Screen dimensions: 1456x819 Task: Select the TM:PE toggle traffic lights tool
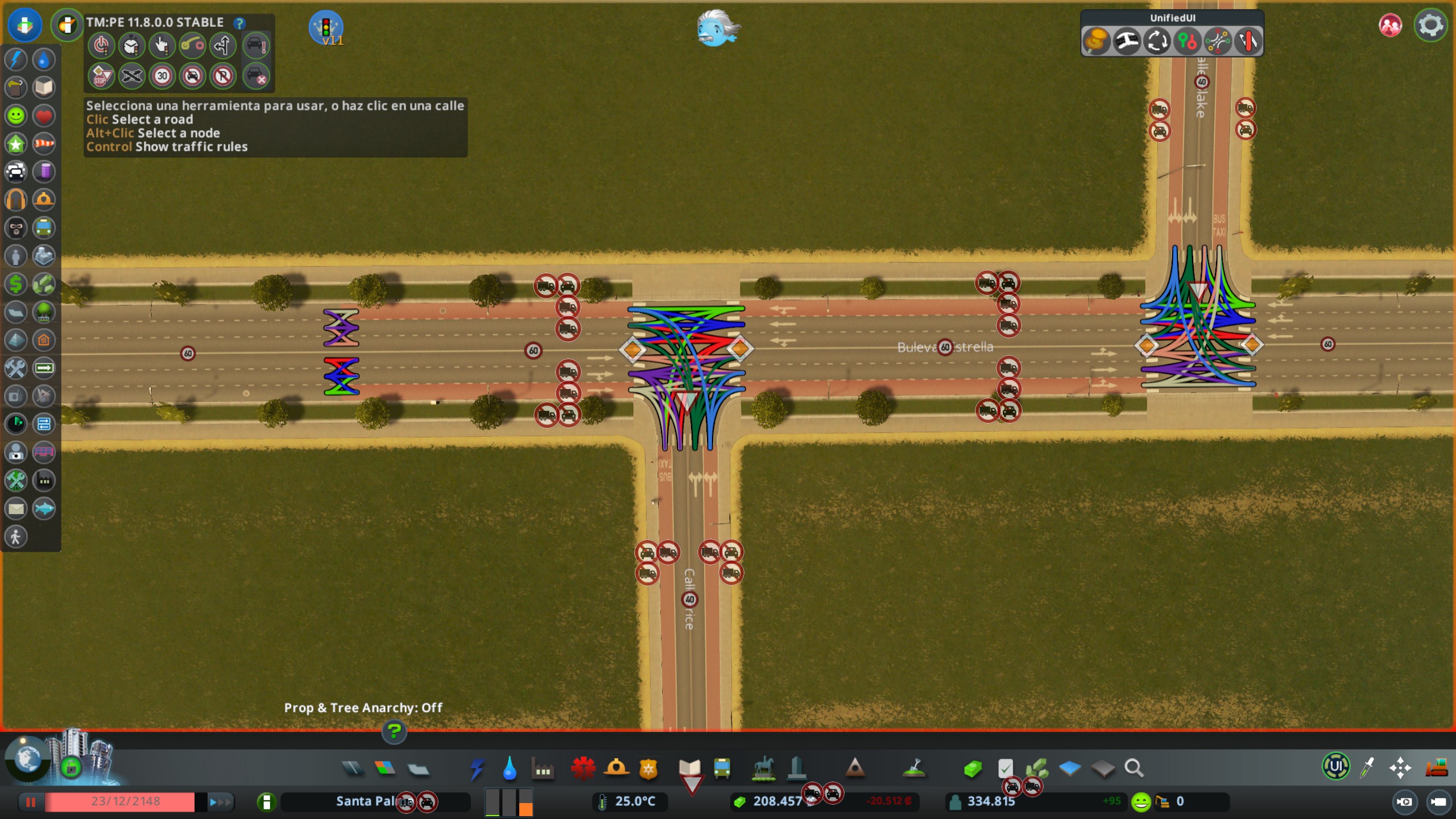tap(101, 45)
